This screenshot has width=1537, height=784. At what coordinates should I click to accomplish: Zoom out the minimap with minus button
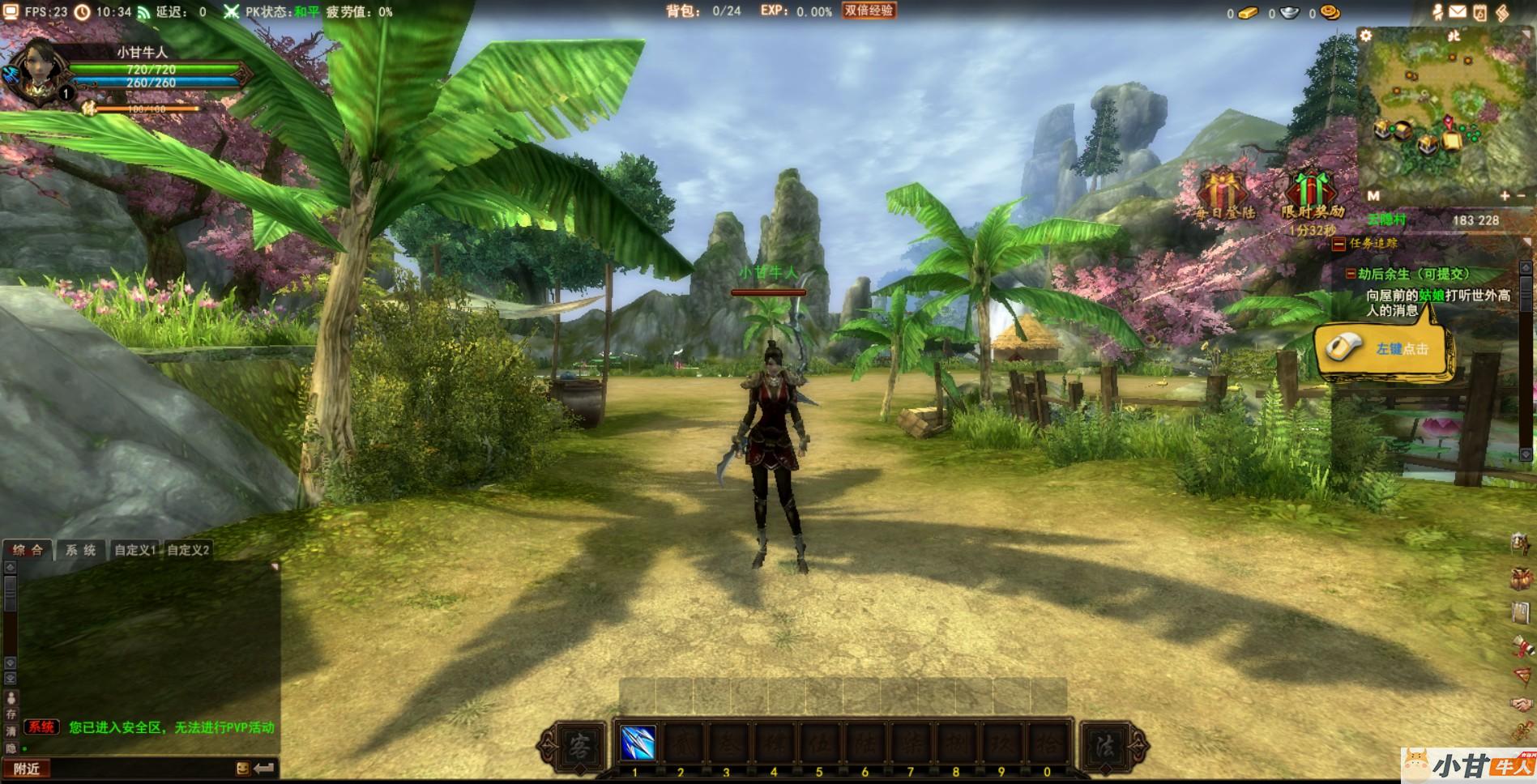1521,195
